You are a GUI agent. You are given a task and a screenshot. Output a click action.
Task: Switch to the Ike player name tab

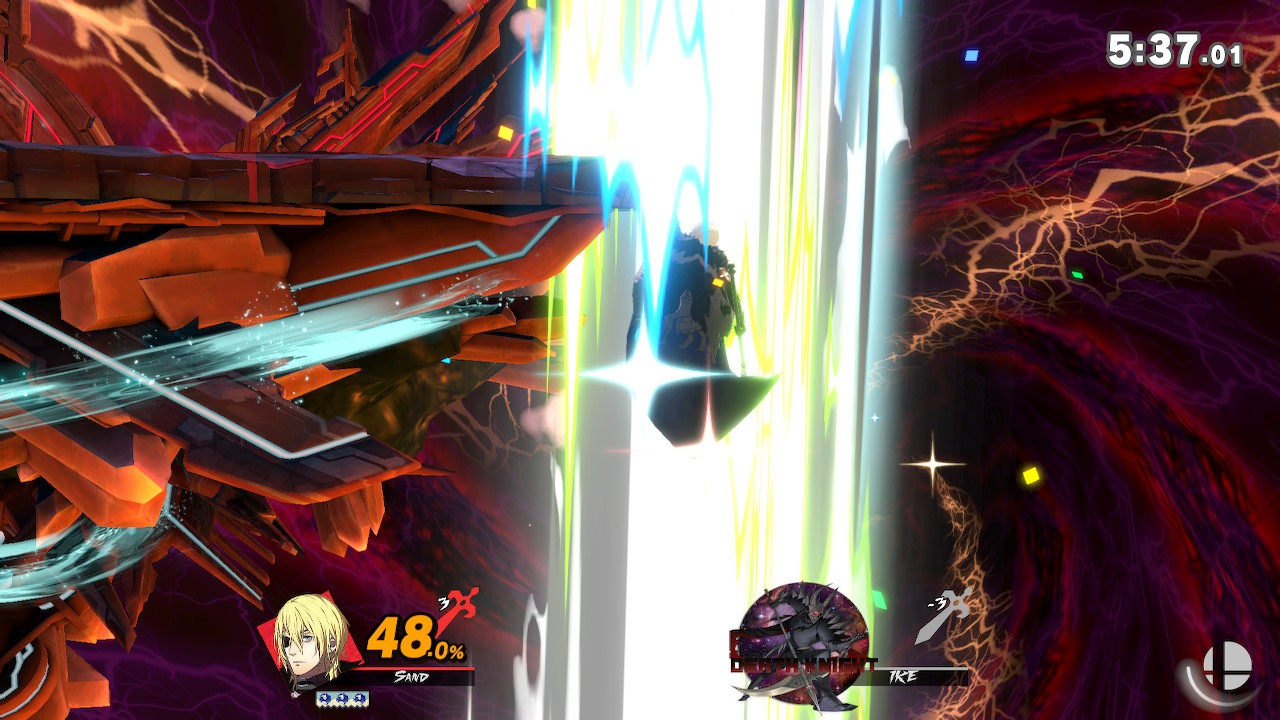pyautogui.click(x=902, y=675)
